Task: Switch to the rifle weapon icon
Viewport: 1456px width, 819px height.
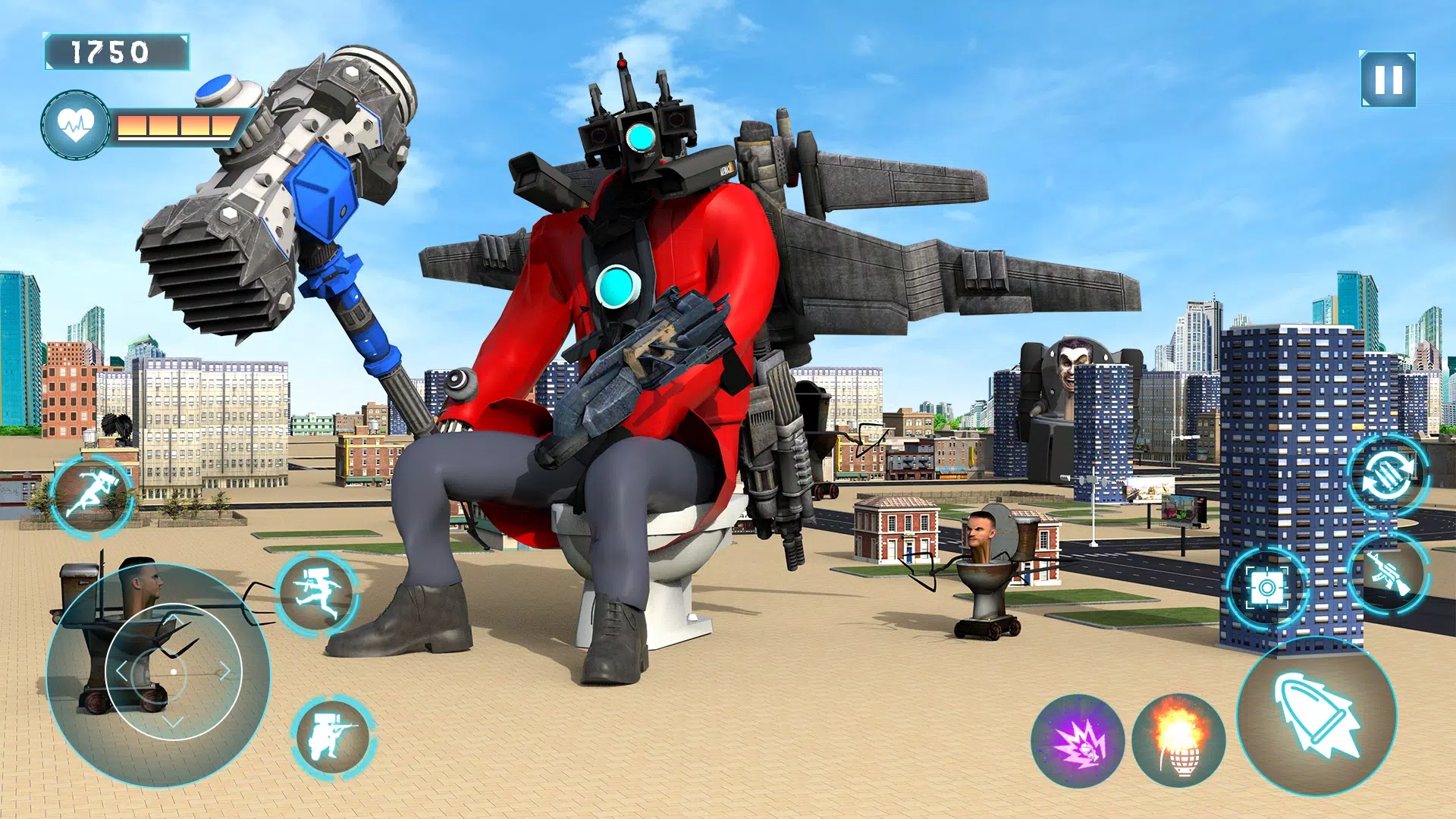Action: point(1389,573)
